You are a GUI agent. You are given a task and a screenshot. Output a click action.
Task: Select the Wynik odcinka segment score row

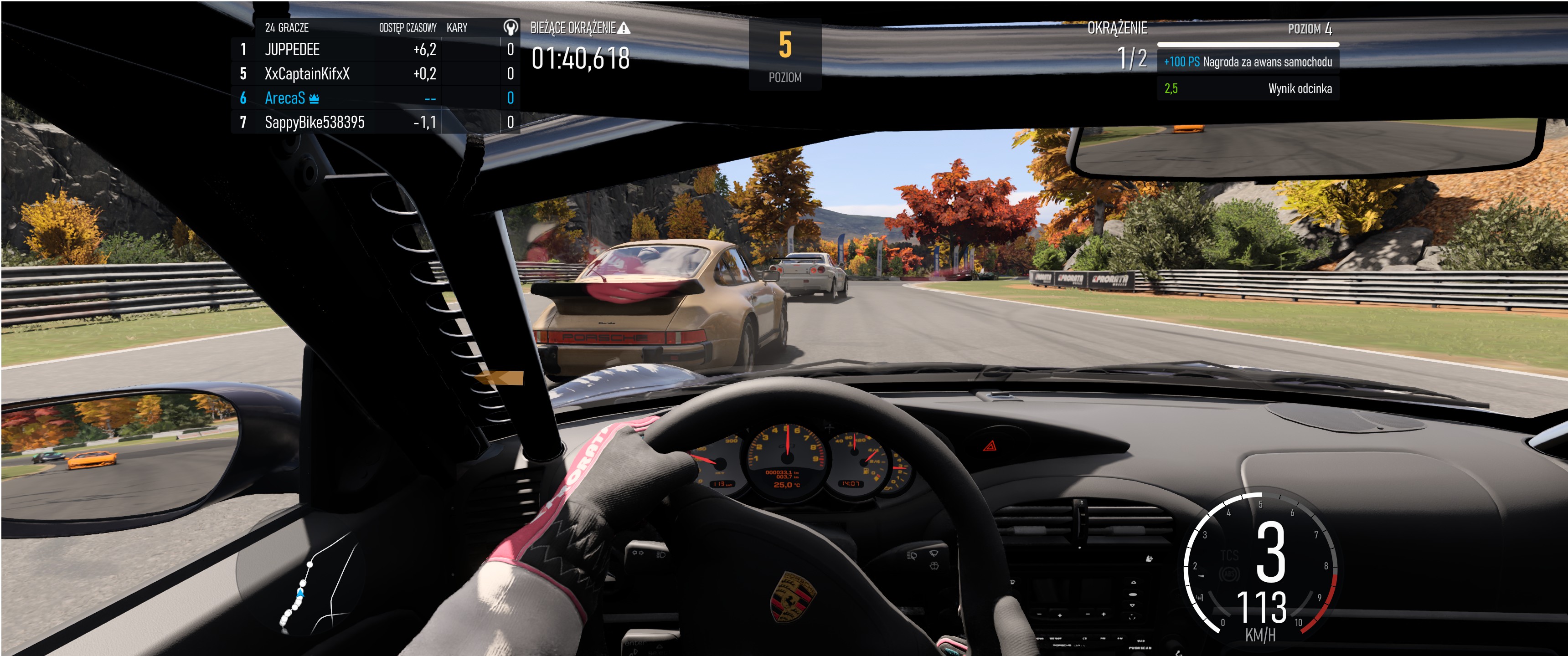(x=1247, y=88)
